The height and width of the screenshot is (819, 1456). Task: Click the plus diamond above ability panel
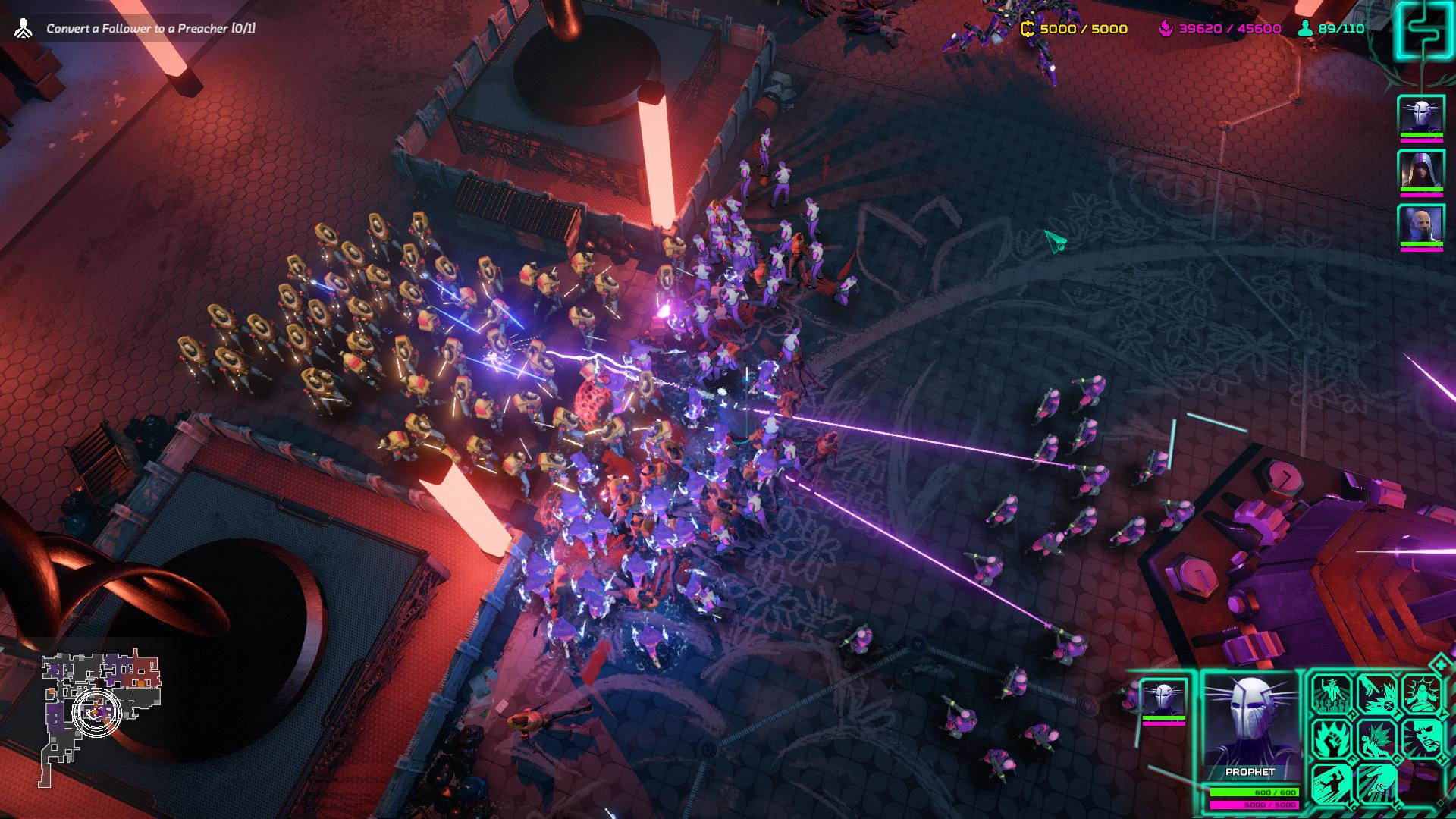tap(1439, 665)
